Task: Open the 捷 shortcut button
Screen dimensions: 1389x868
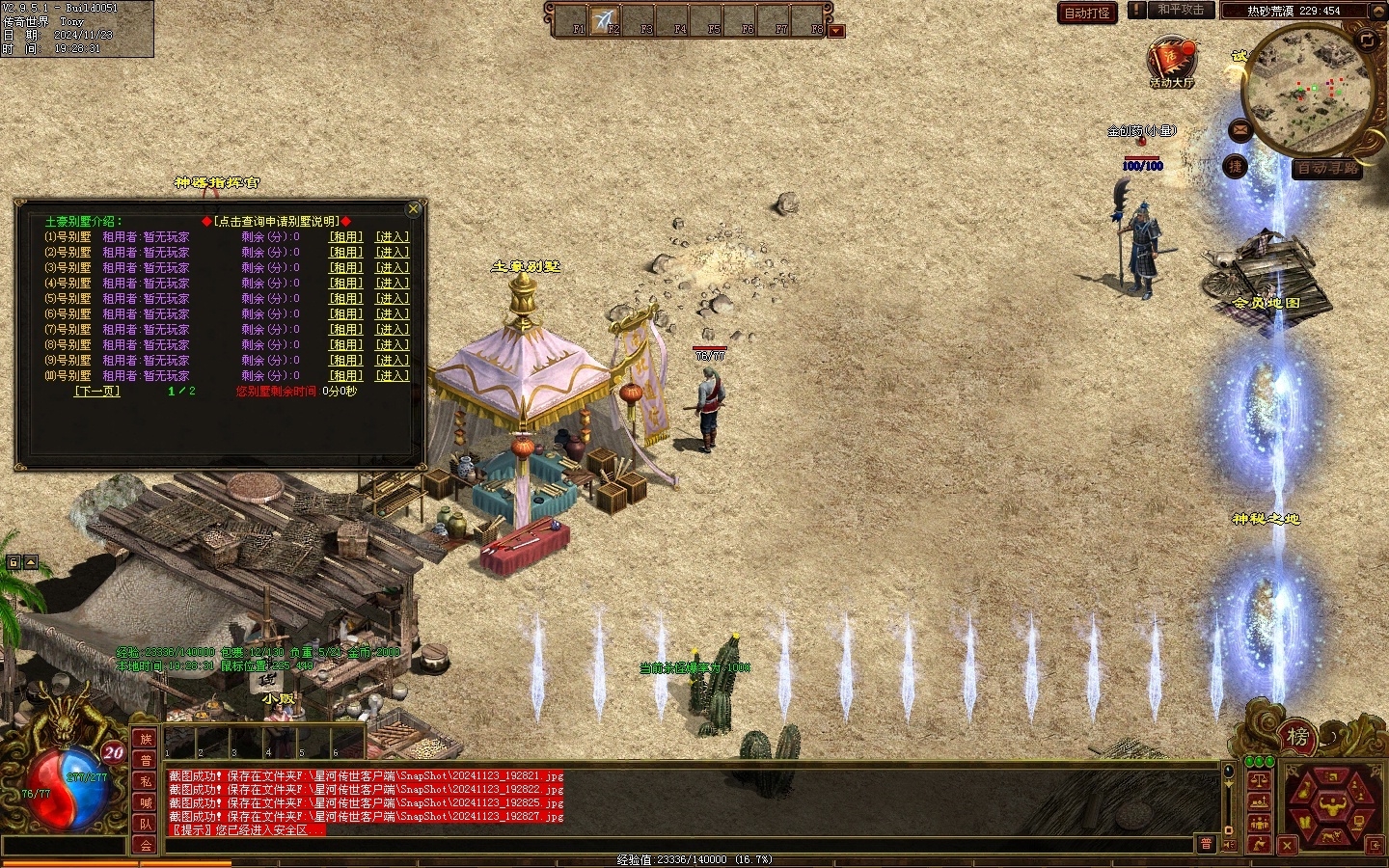Action: 1236,167
